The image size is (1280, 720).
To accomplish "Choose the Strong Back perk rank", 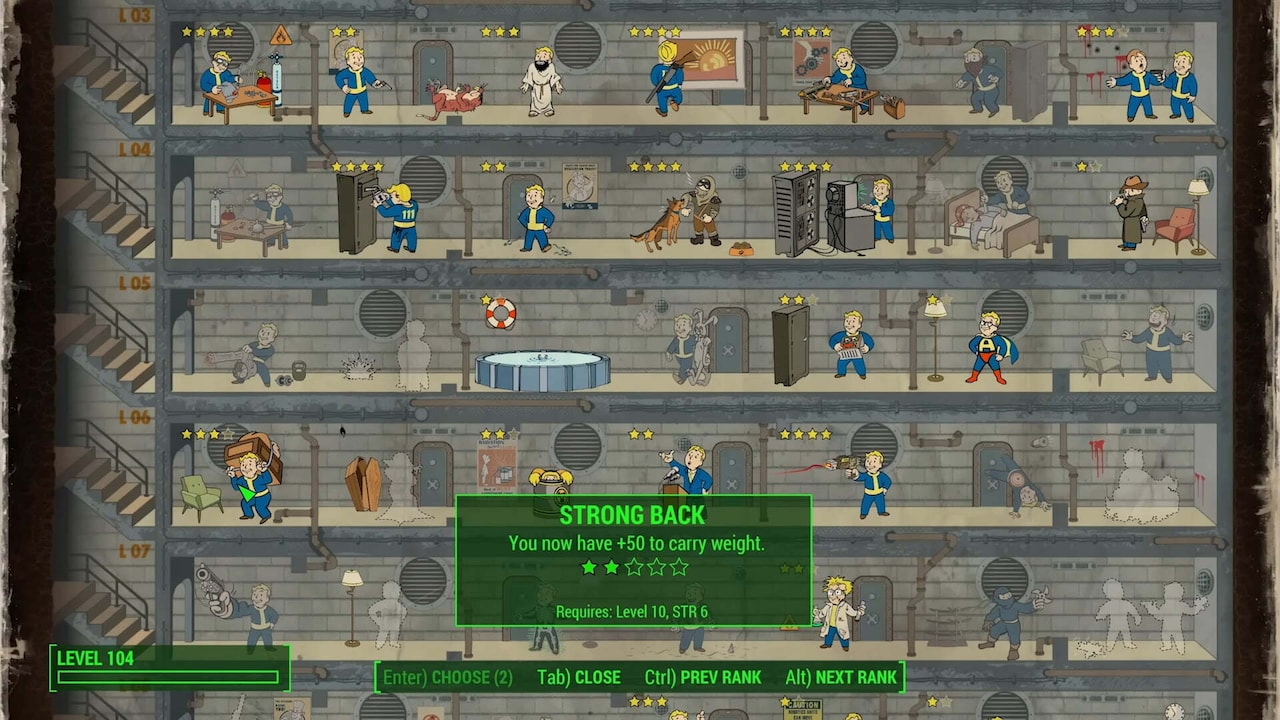I will (447, 677).
